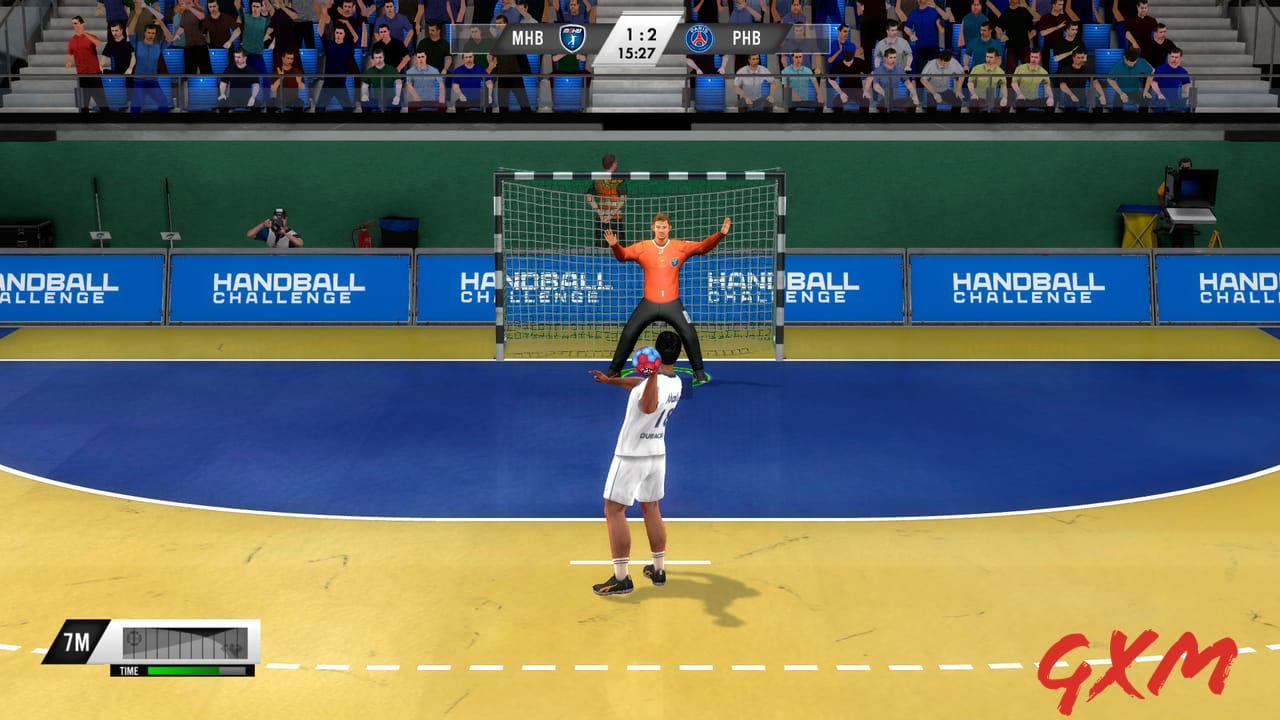Click the score display showing 1:2
Viewport: 1280px width, 720px height.
pyautogui.click(x=640, y=34)
